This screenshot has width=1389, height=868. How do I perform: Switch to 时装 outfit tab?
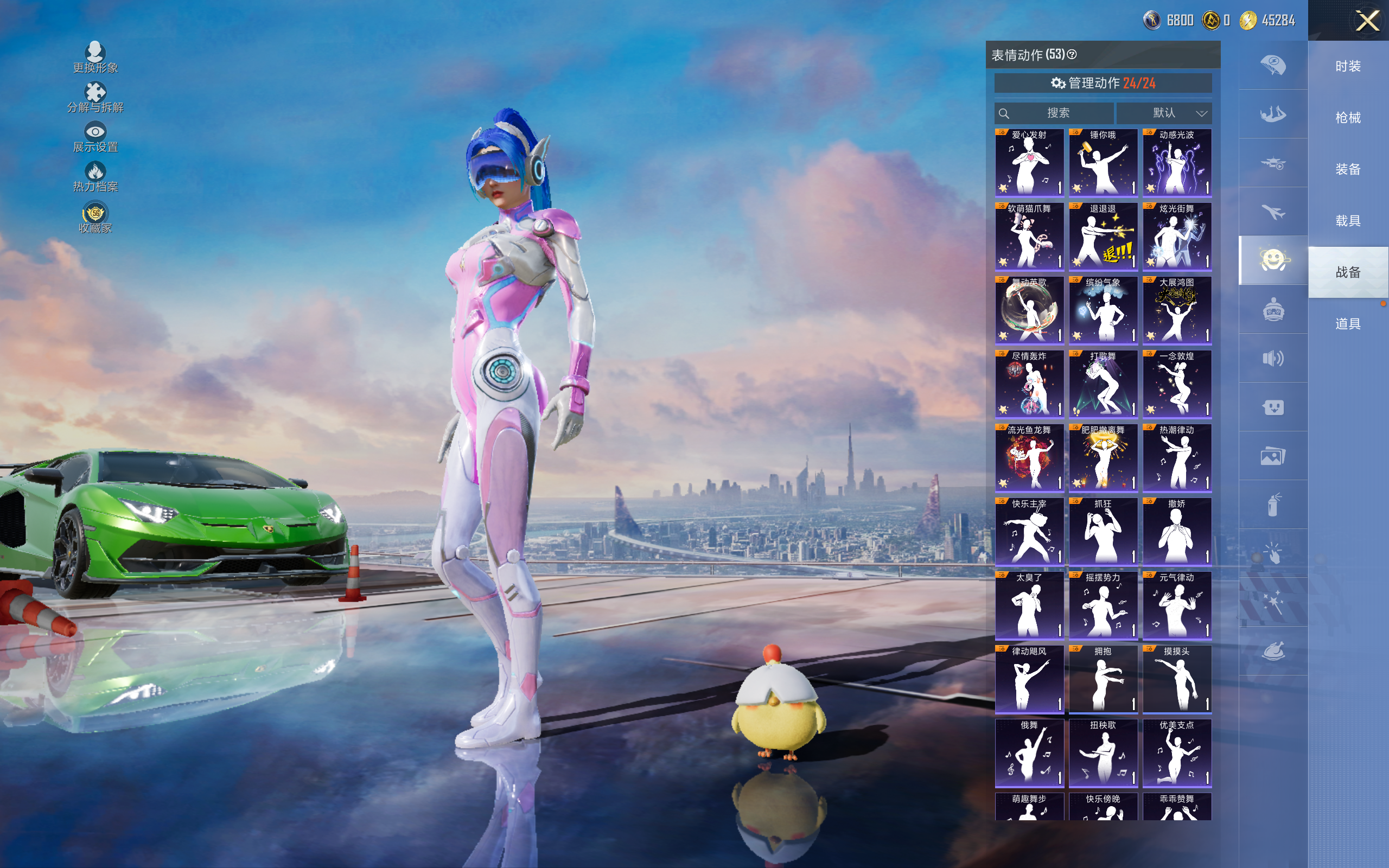1348,67
